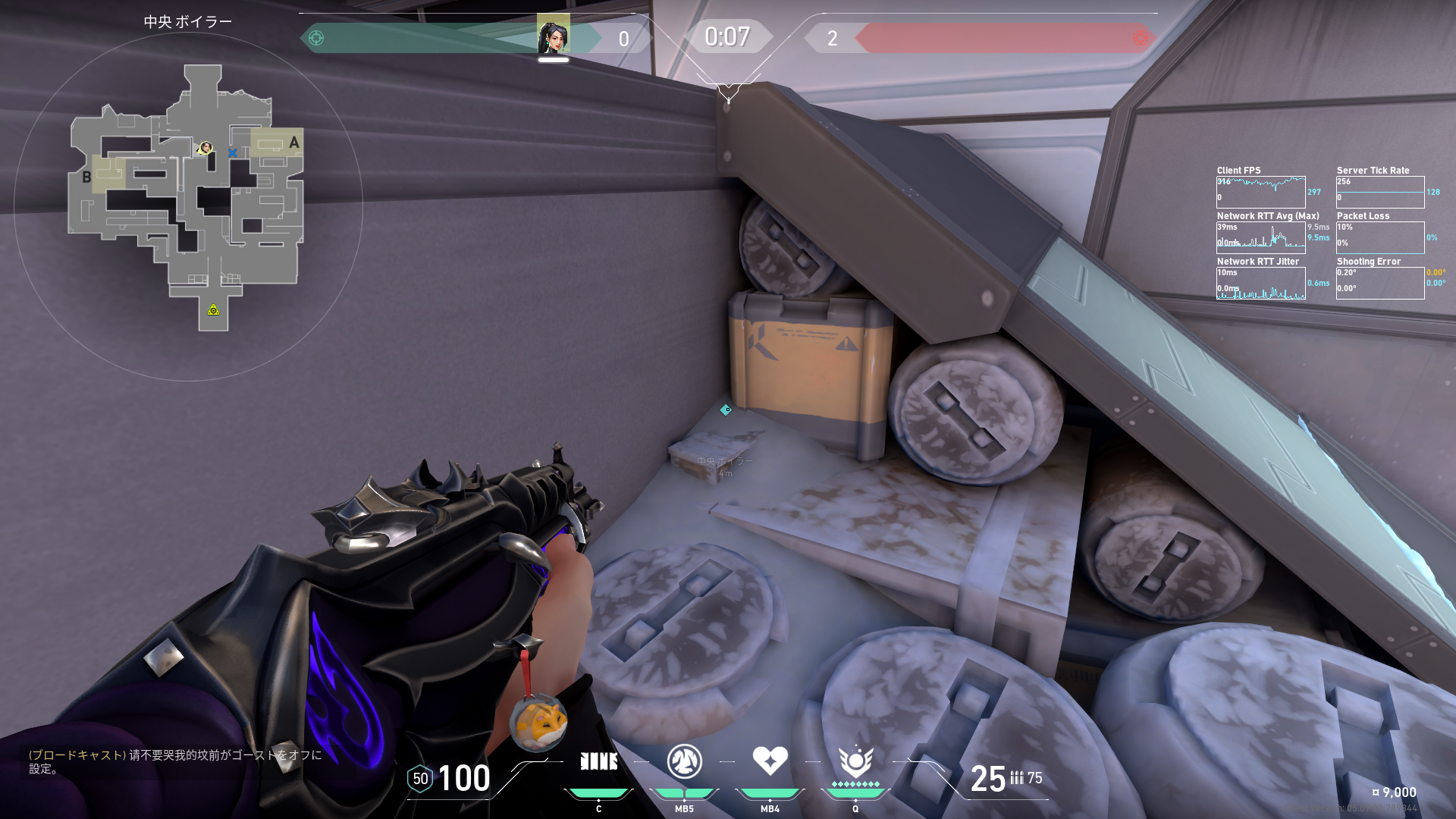Screen dimensions: 1456x819
Task: Click the B site label on minimap
Action: 86,177
